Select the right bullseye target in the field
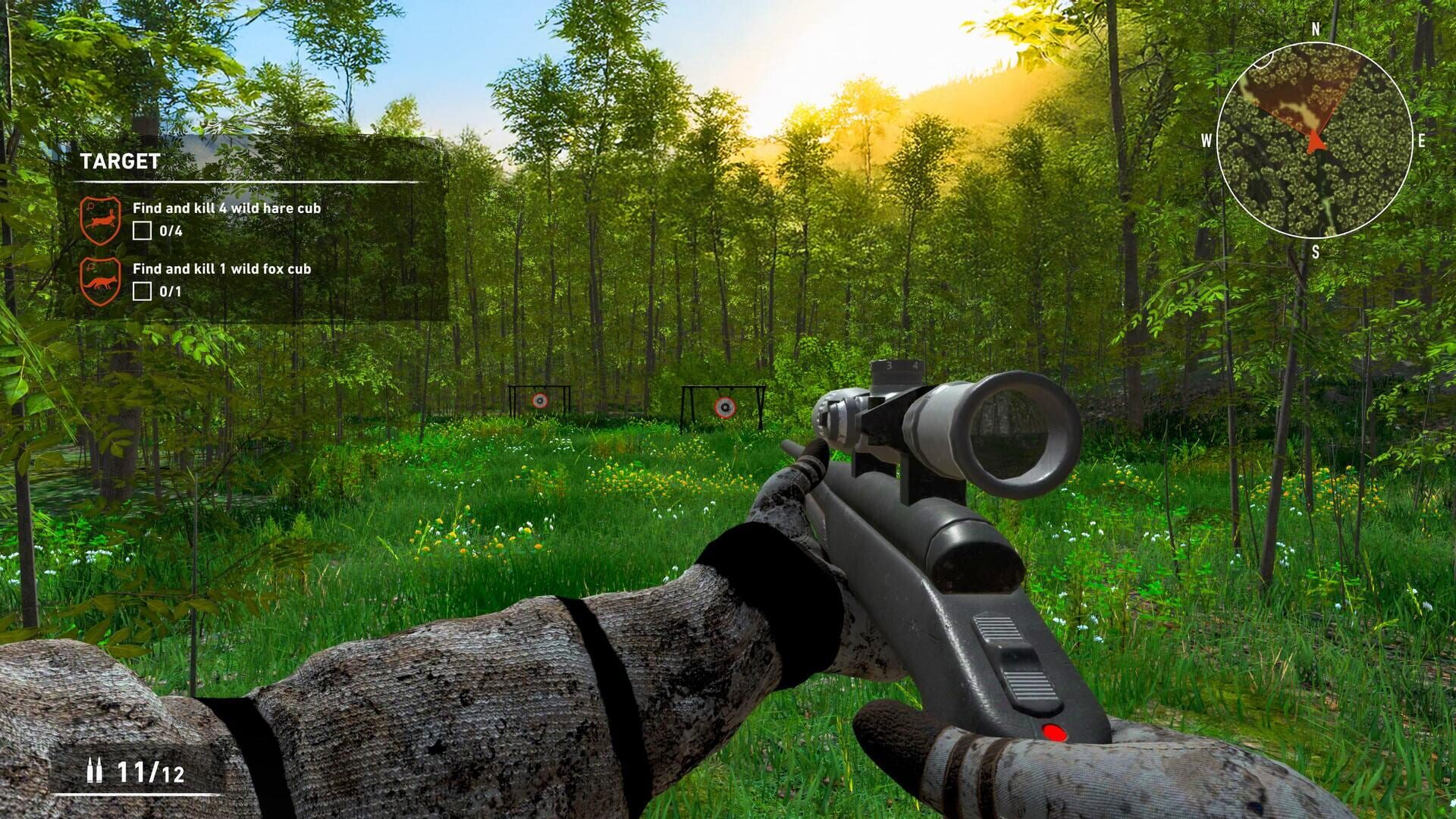This screenshot has width=1456, height=819. [726, 407]
